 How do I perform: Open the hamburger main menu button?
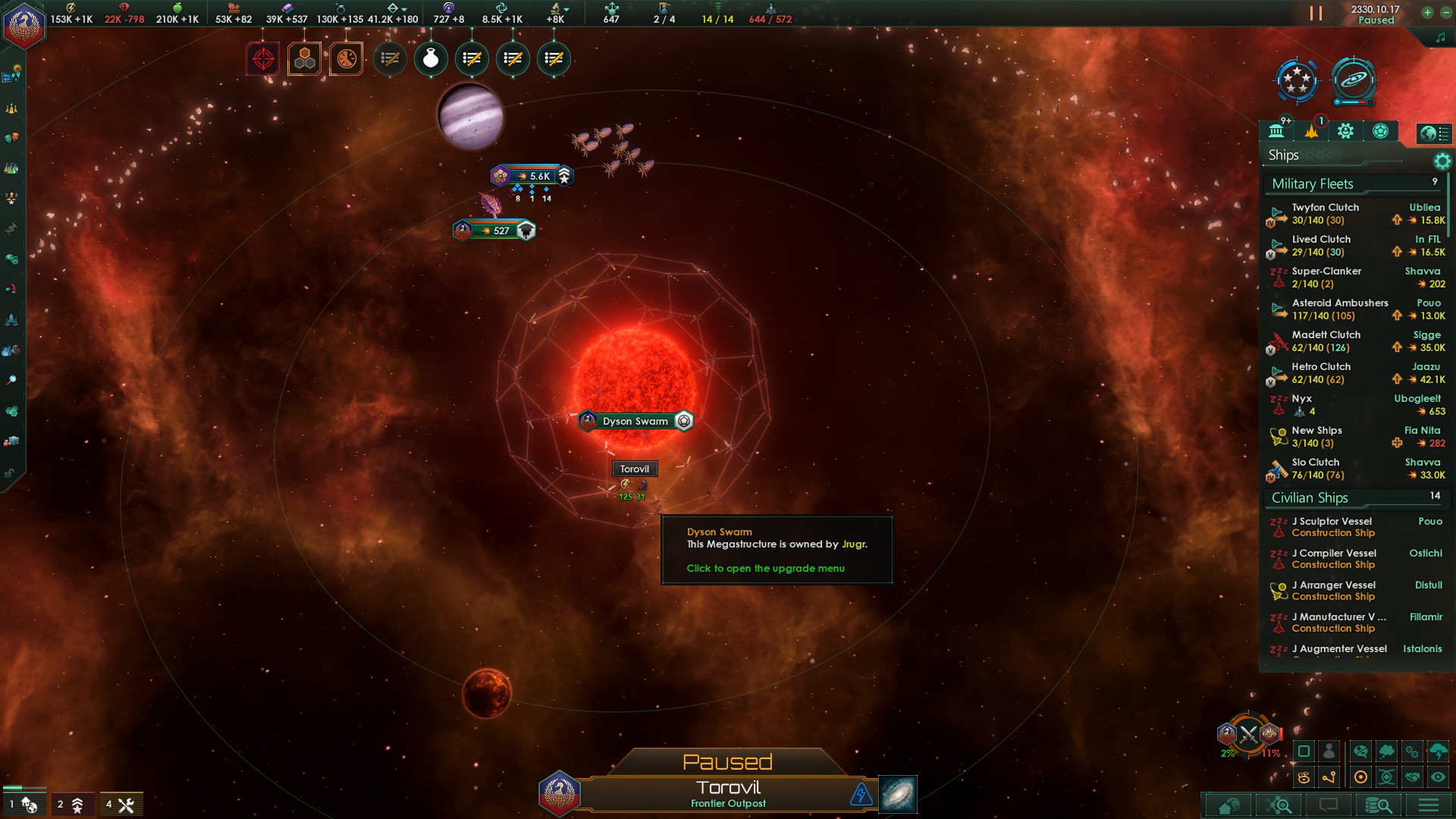click(1429, 805)
